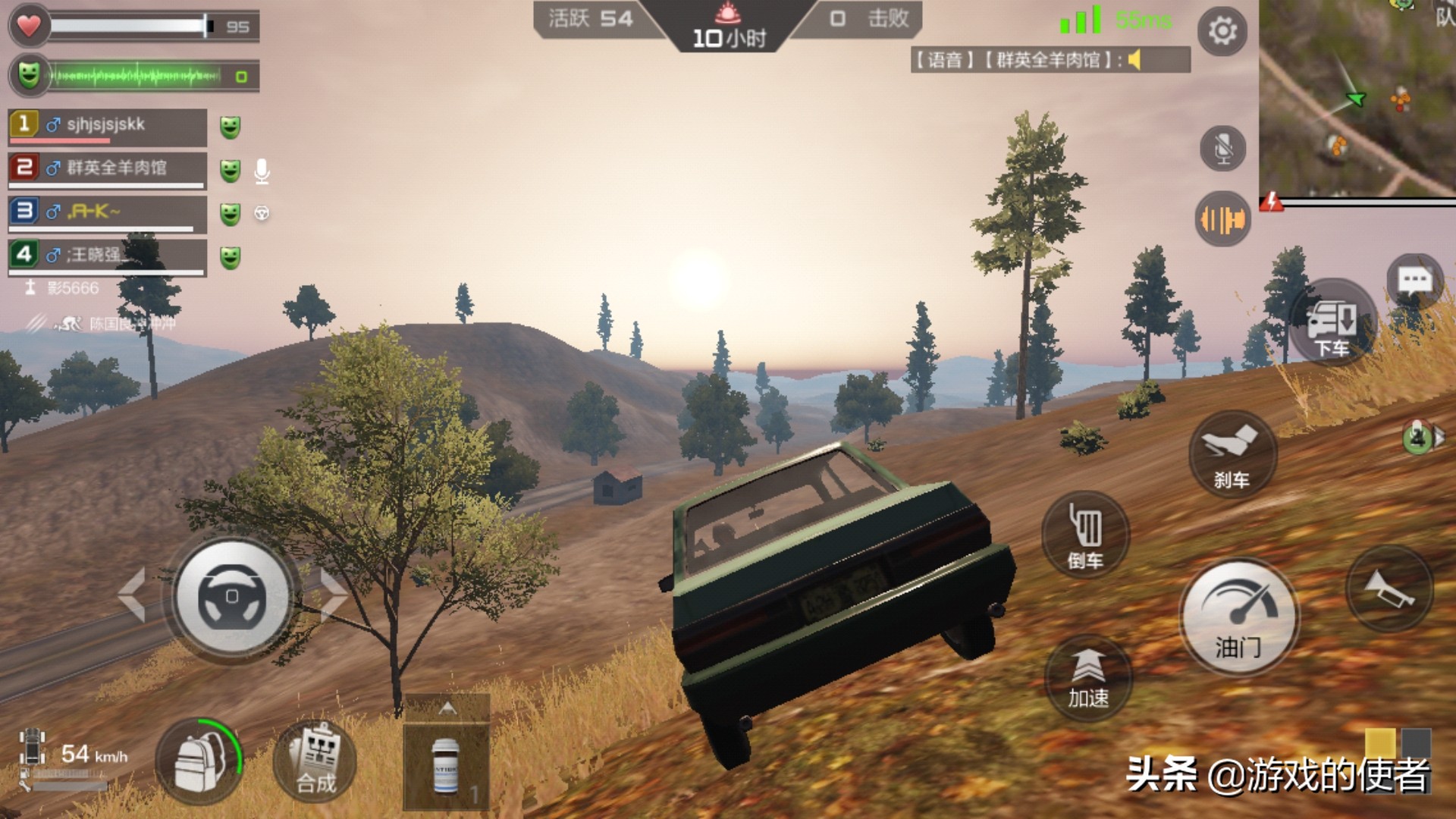
Task: Select the medicine bottle item slot
Action: pos(446,766)
